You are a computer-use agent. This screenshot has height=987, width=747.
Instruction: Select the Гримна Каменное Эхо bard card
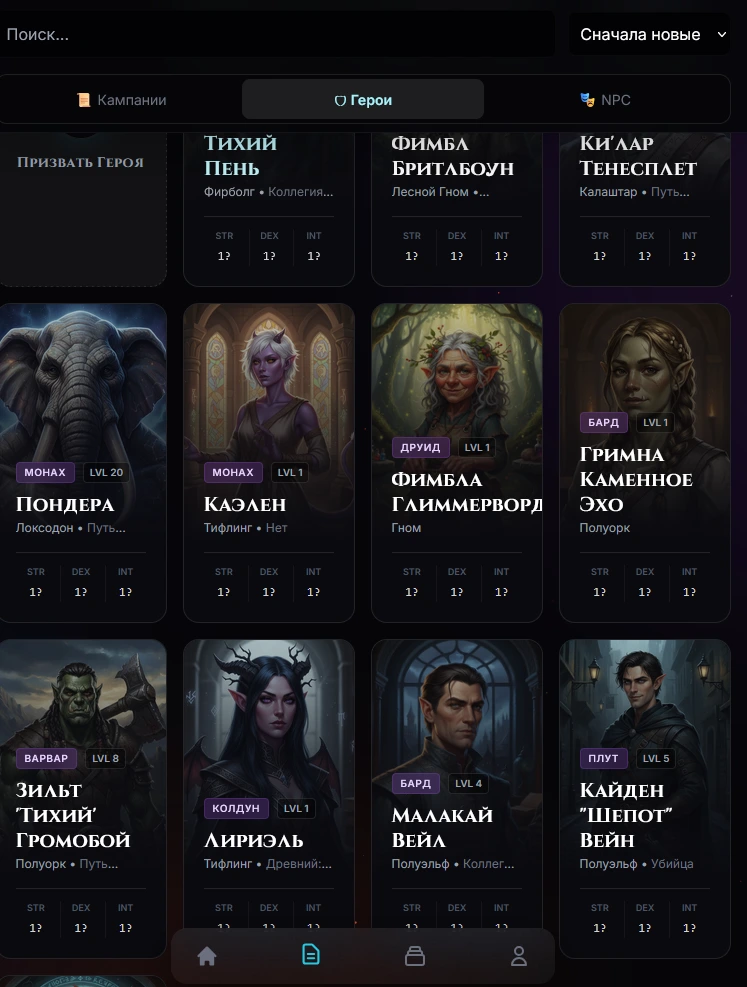(x=645, y=460)
